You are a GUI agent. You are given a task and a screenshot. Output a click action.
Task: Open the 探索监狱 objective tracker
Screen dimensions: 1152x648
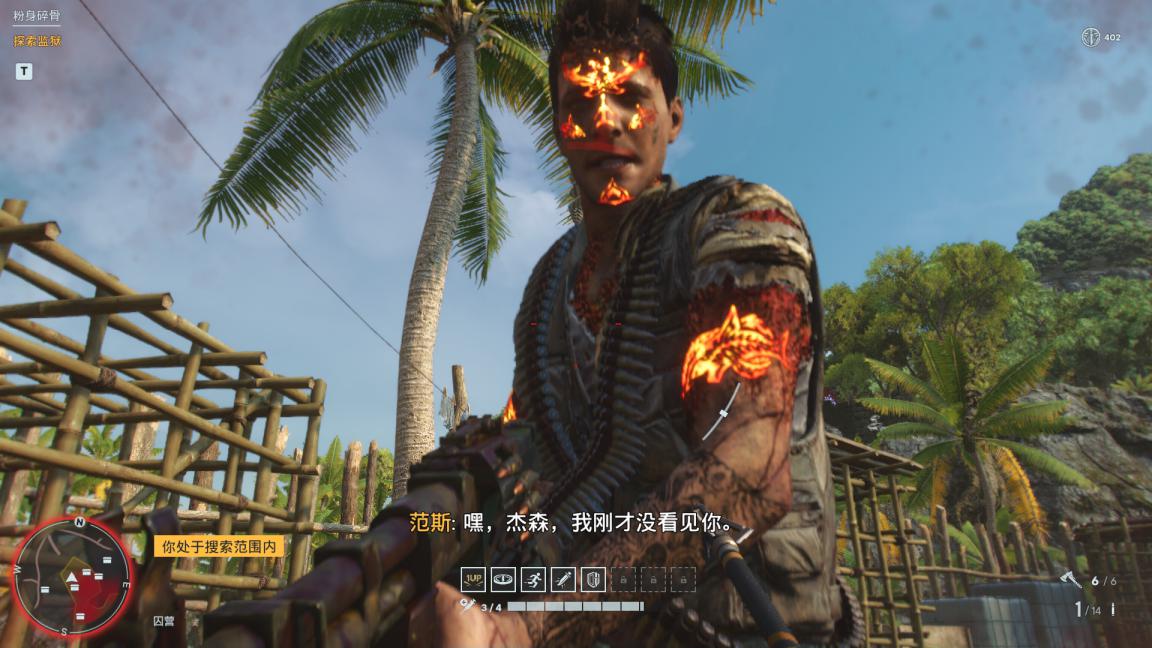coord(37,41)
